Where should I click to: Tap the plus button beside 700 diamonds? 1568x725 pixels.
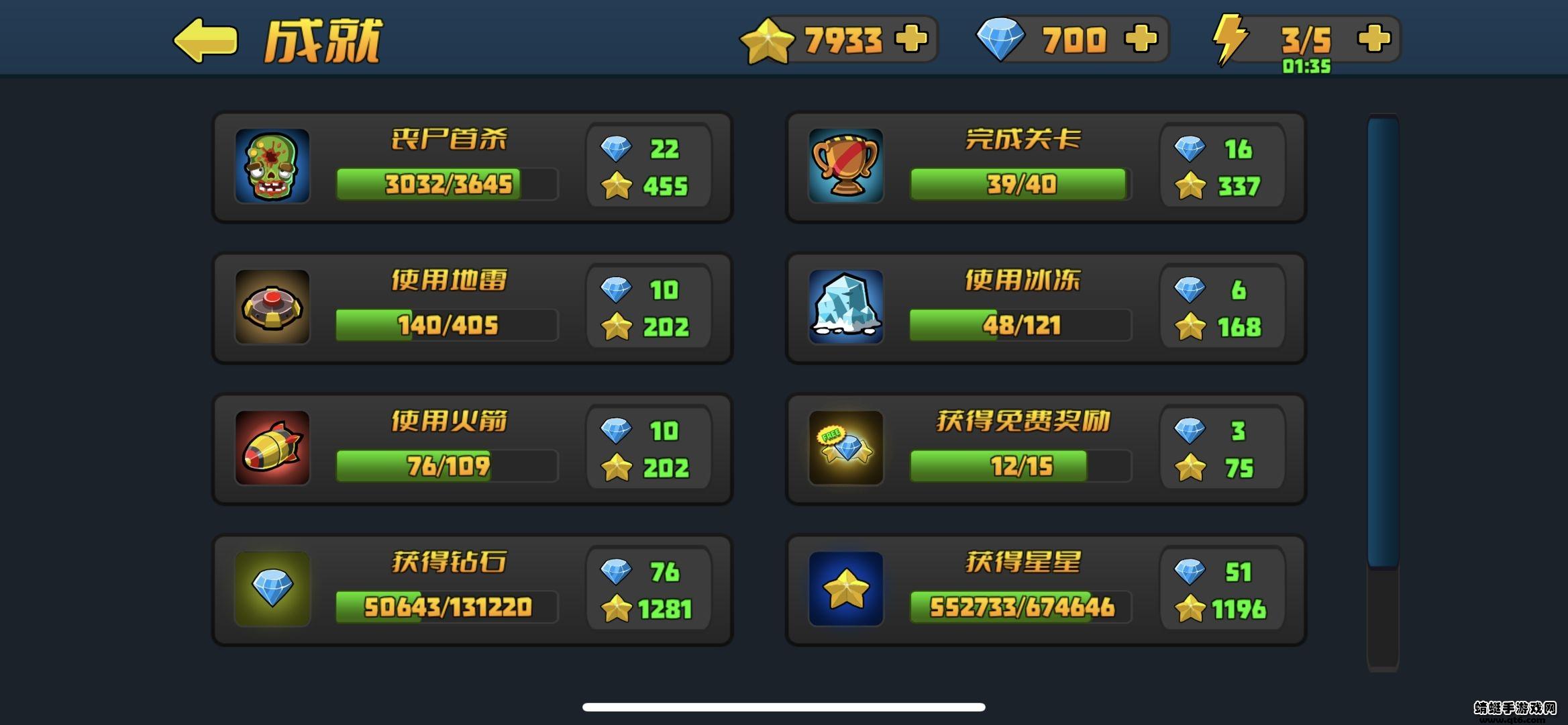(x=1141, y=38)
